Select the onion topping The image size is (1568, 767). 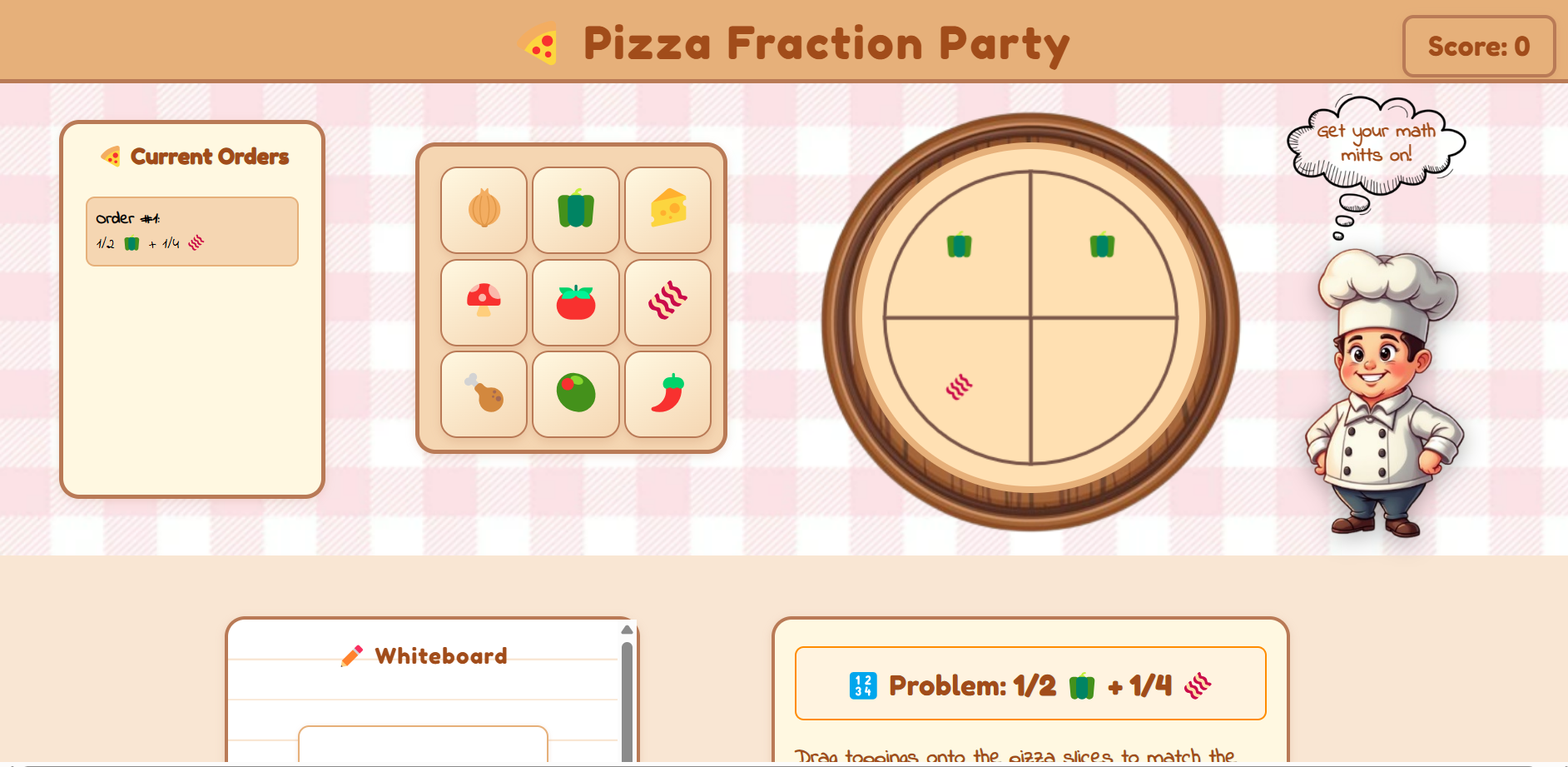point(484,209)
